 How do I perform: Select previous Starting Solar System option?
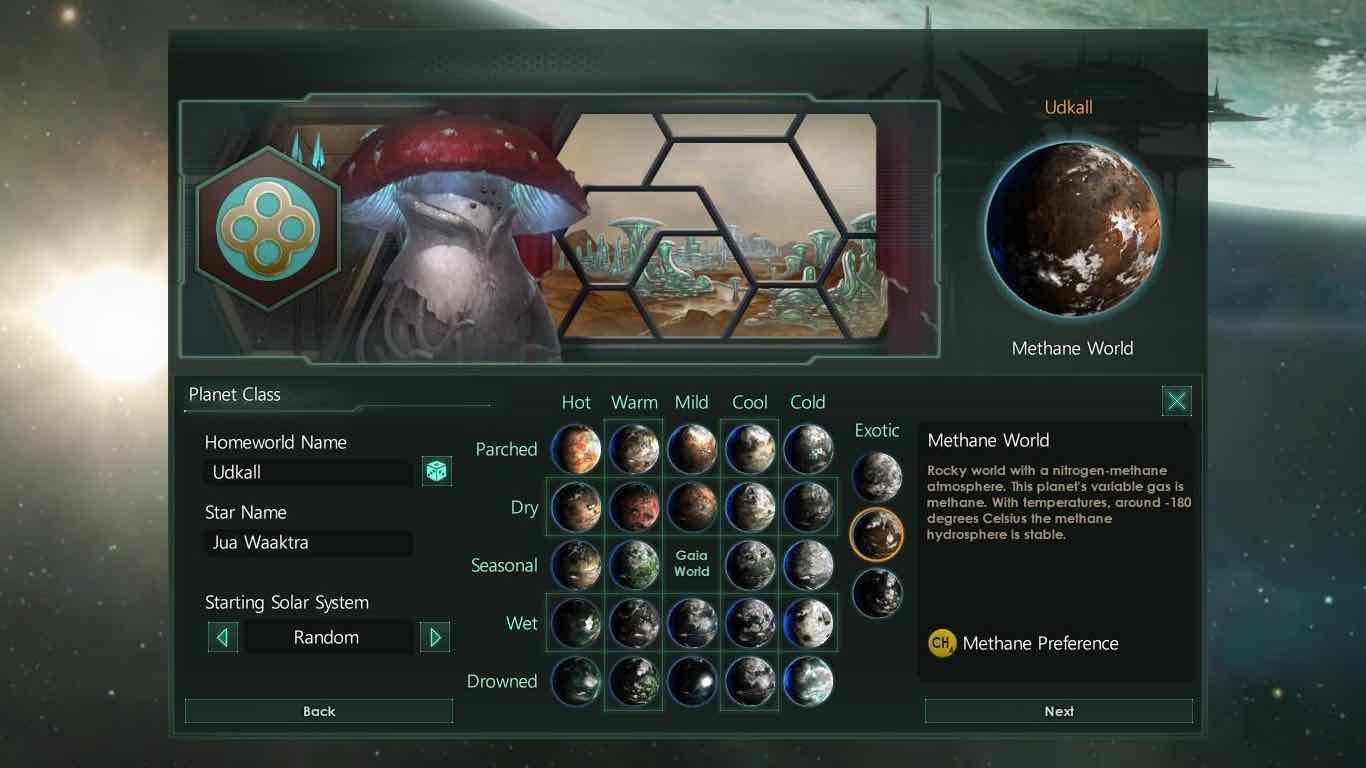(x=223, y=637)
